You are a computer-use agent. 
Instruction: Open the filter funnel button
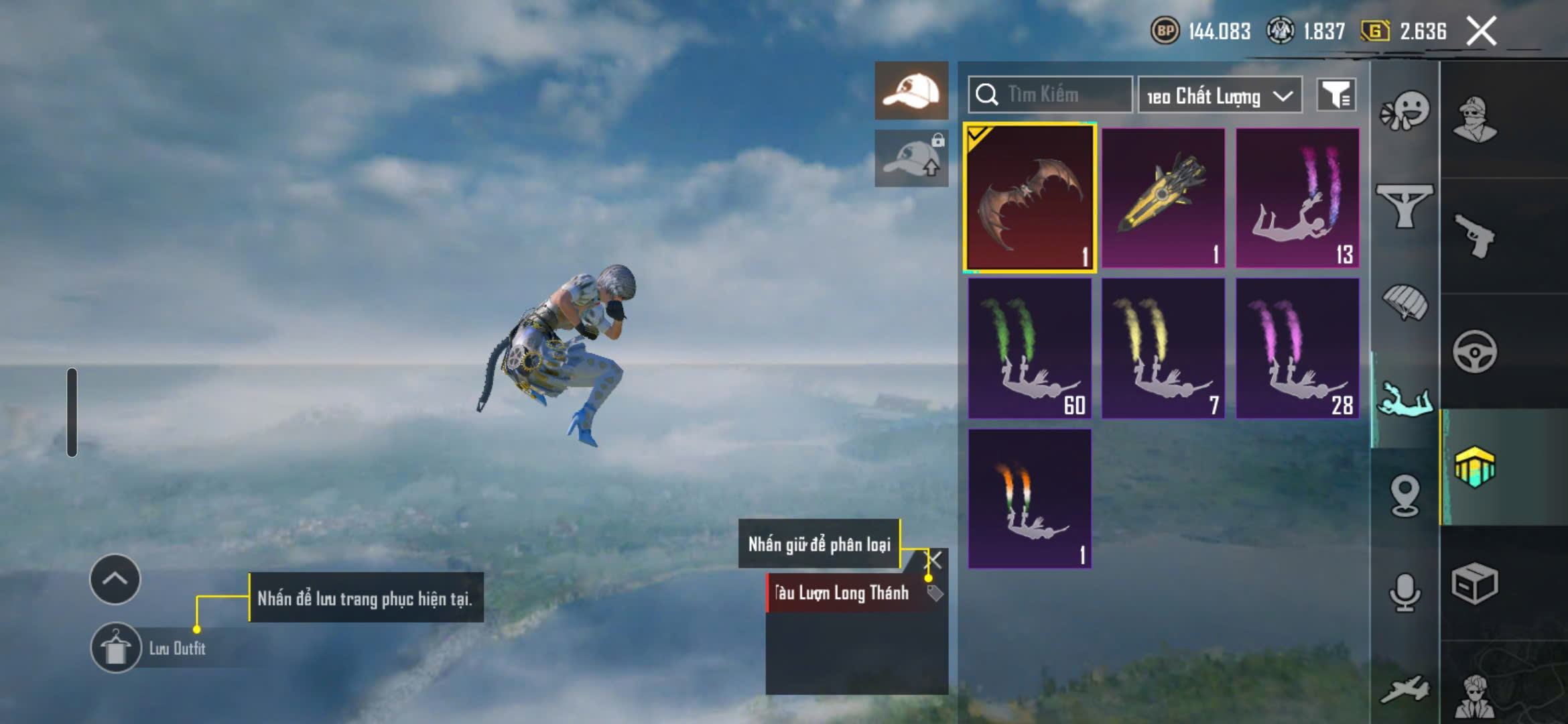1336,95
